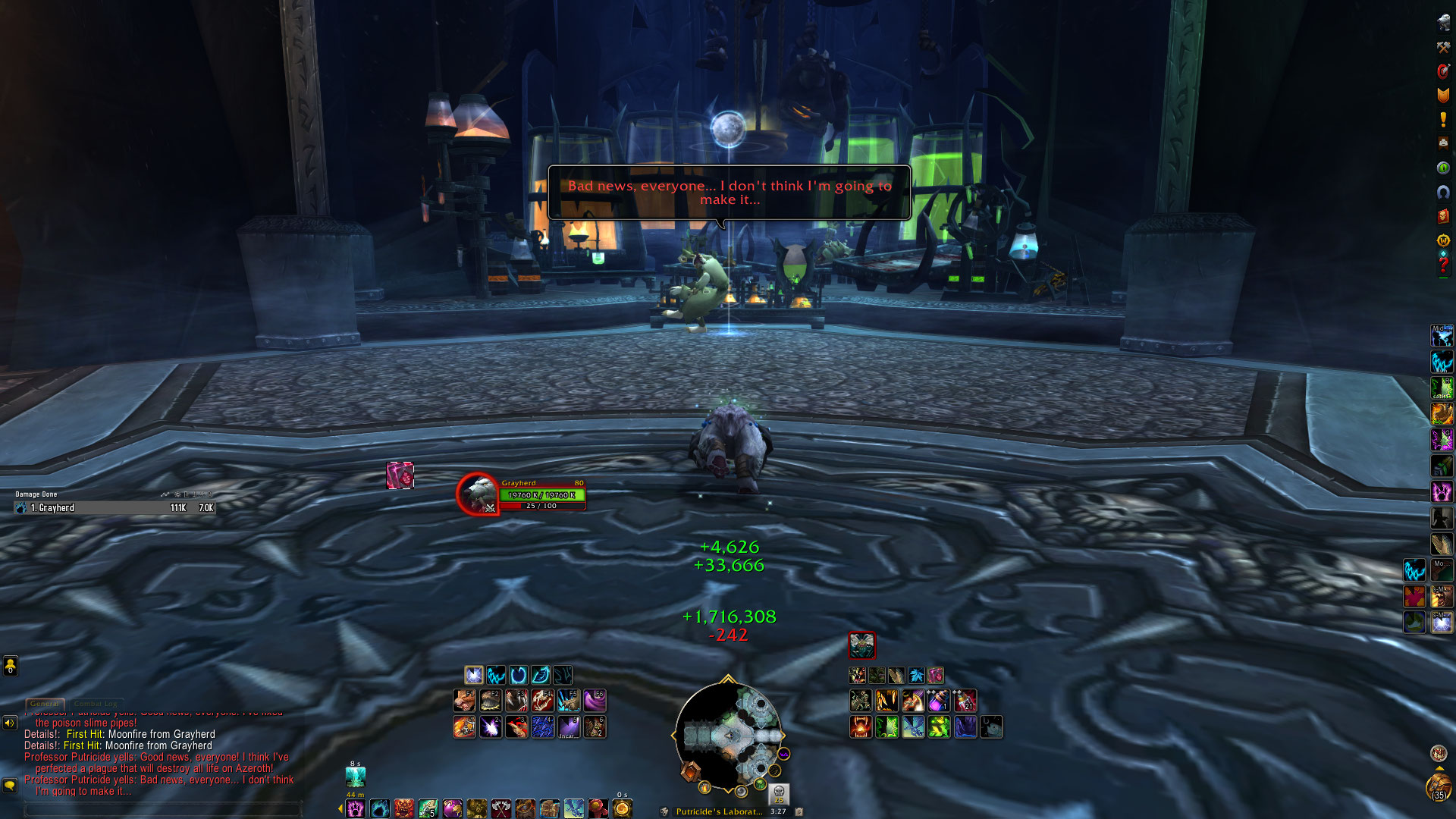
Task: Select Grayherd's row in the damage meter
Action: [x=115, y=508]
